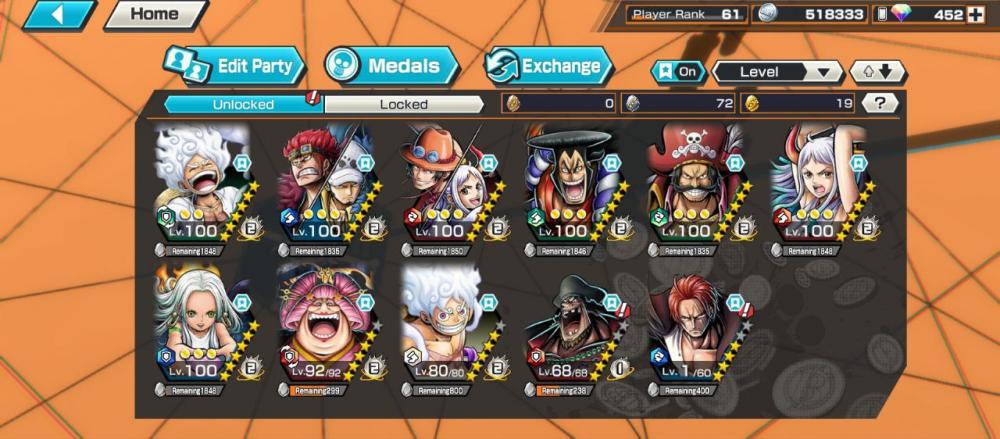The width and height of the screenshot is (1000, 439).
Task: Select the Unlocked characters tab
Action: coord(242,103)
